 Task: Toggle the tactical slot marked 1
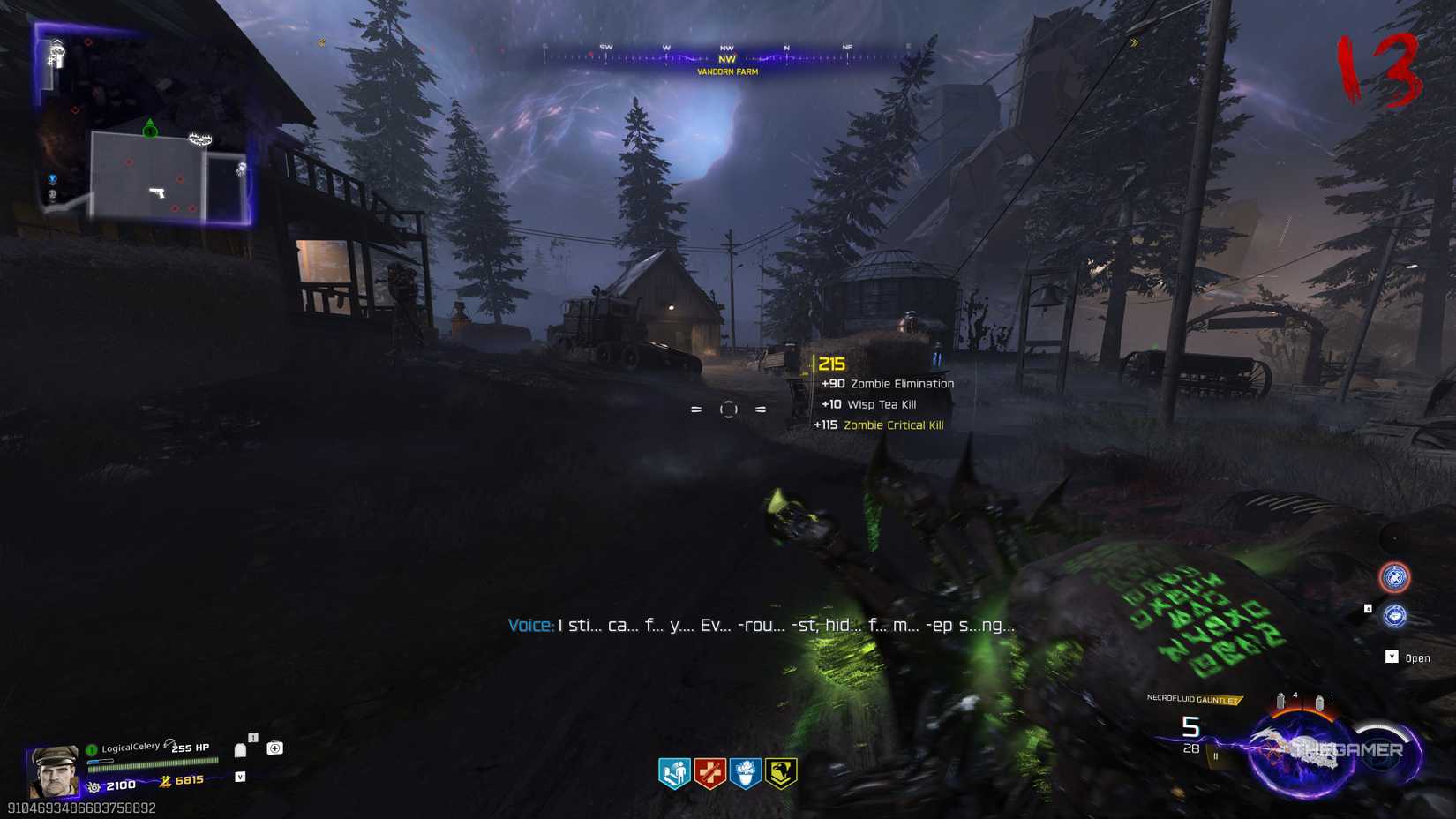(252, 738)
